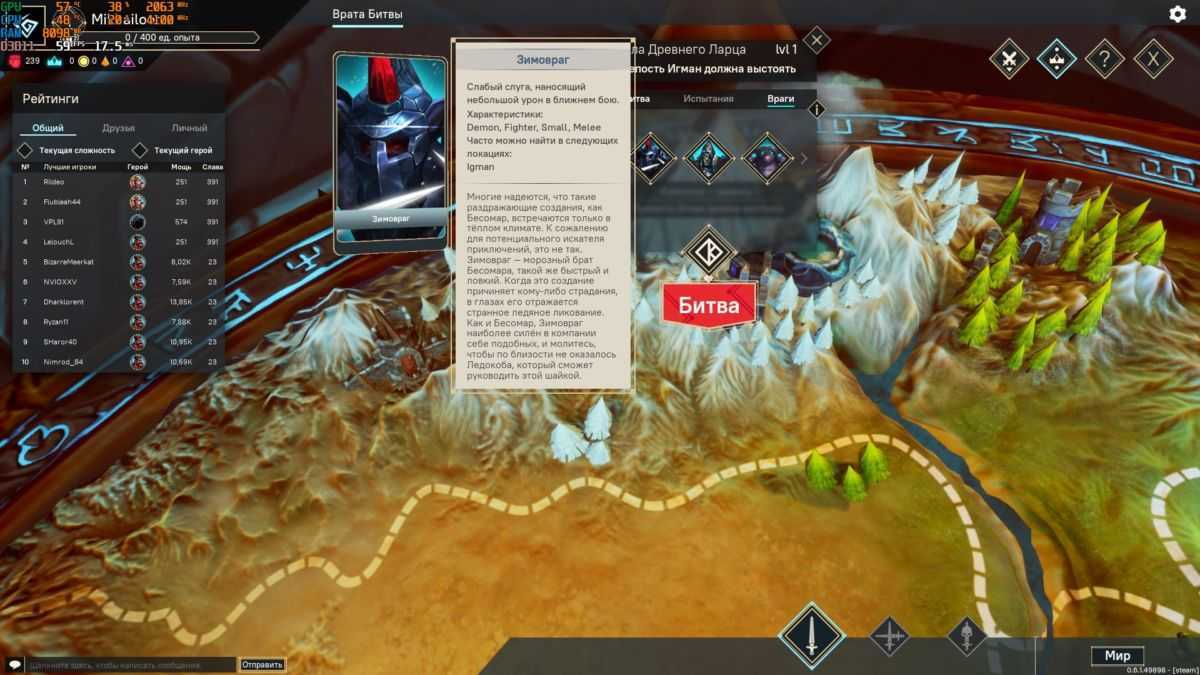Show the next enemies with the arrow
1200x675 pixels.
tap(804, 158)
